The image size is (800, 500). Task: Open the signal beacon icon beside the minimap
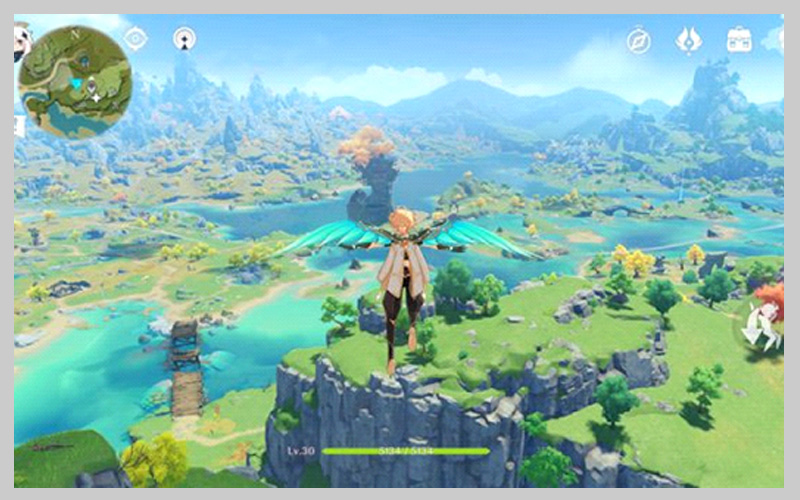coord(184,39)
